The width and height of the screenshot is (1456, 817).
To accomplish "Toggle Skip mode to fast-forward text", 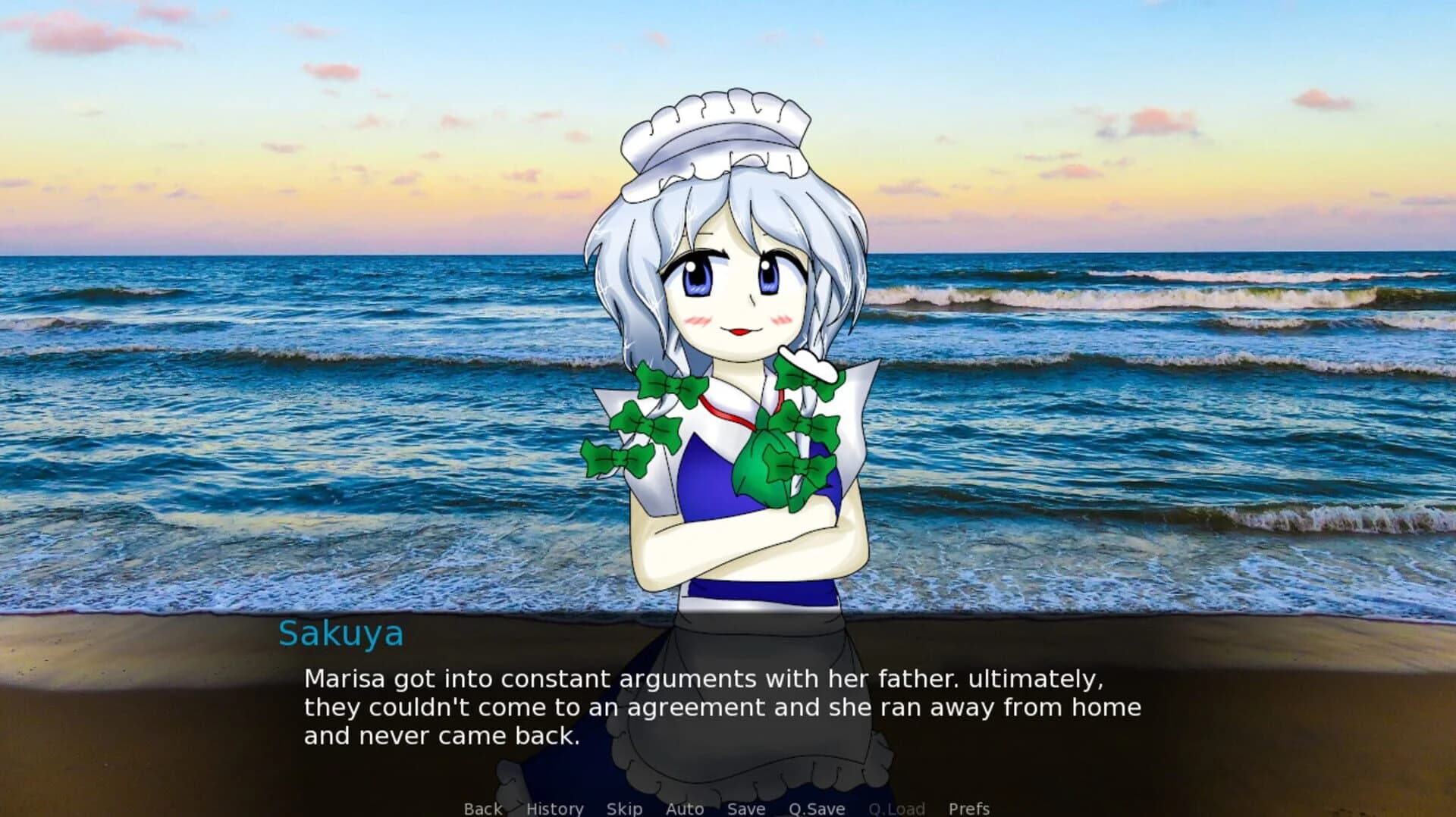I will pos(624,808).
